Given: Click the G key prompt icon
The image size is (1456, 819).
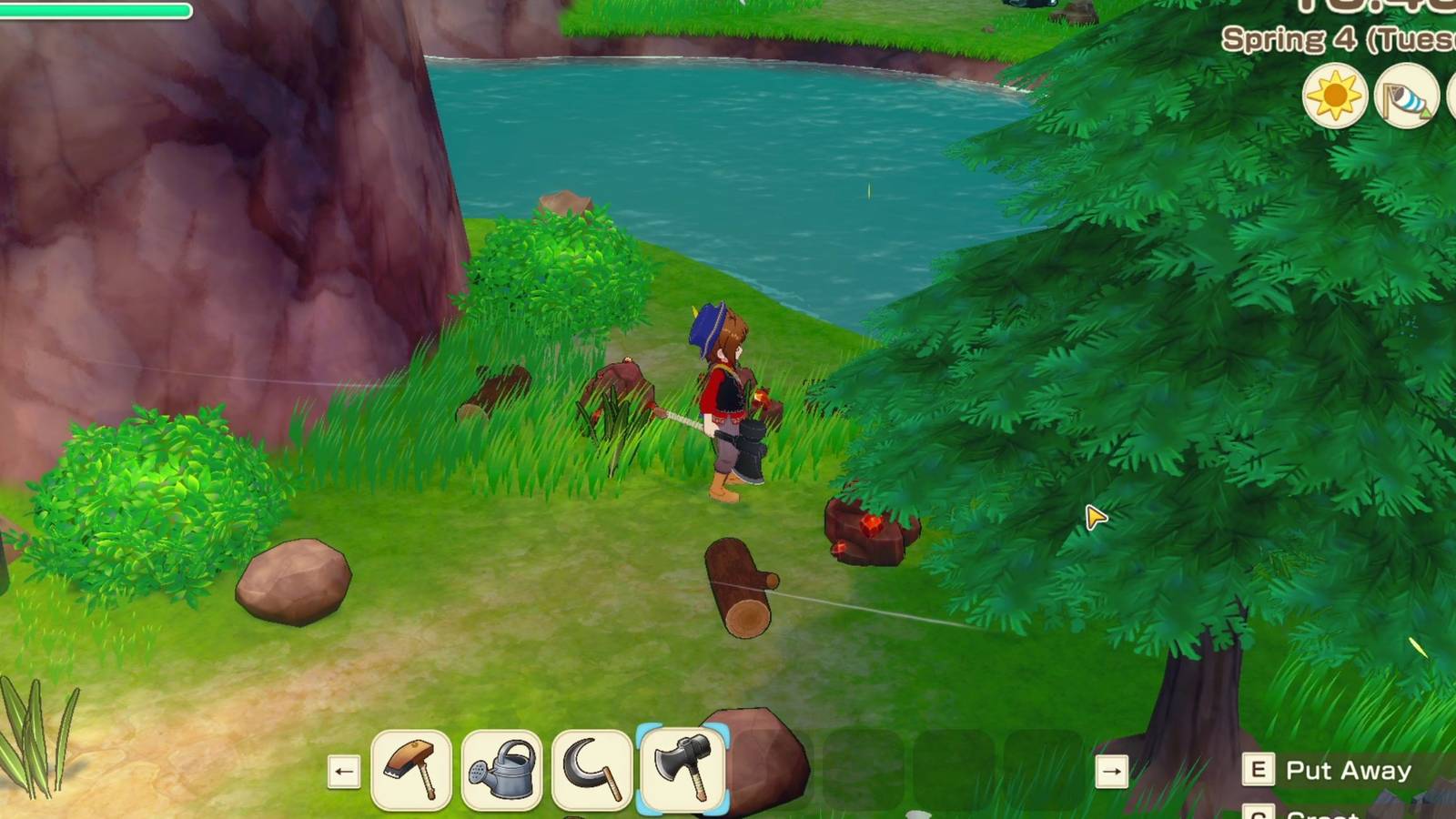Looking at the screenshot, I should (x=1259, y=815).
